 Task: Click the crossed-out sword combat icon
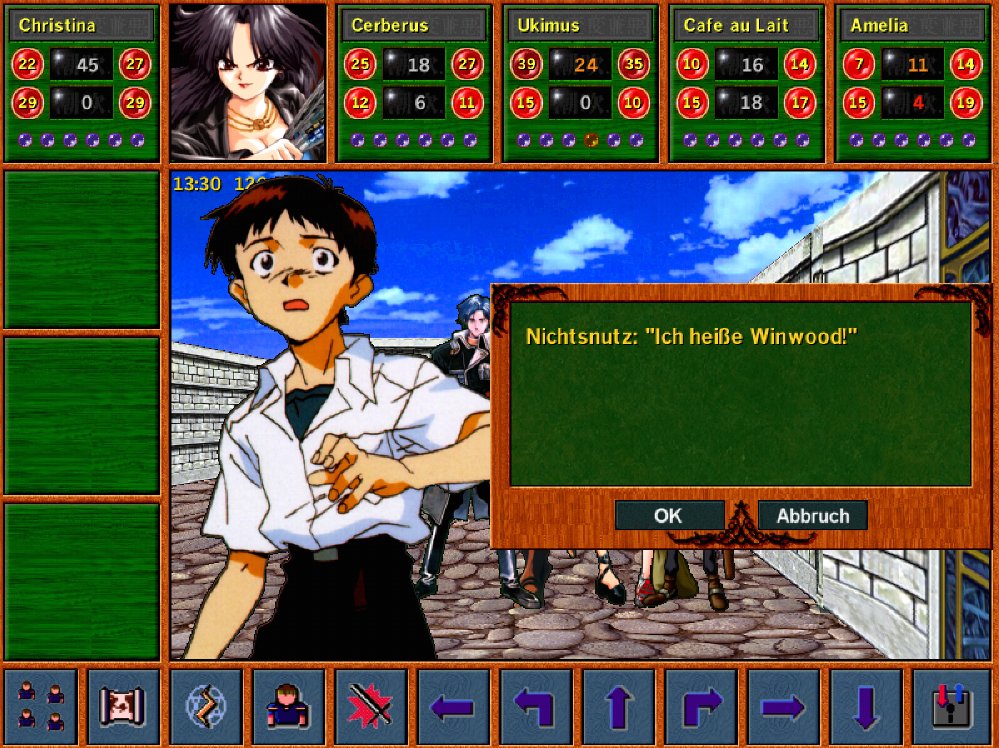click(x=371, y=706)
